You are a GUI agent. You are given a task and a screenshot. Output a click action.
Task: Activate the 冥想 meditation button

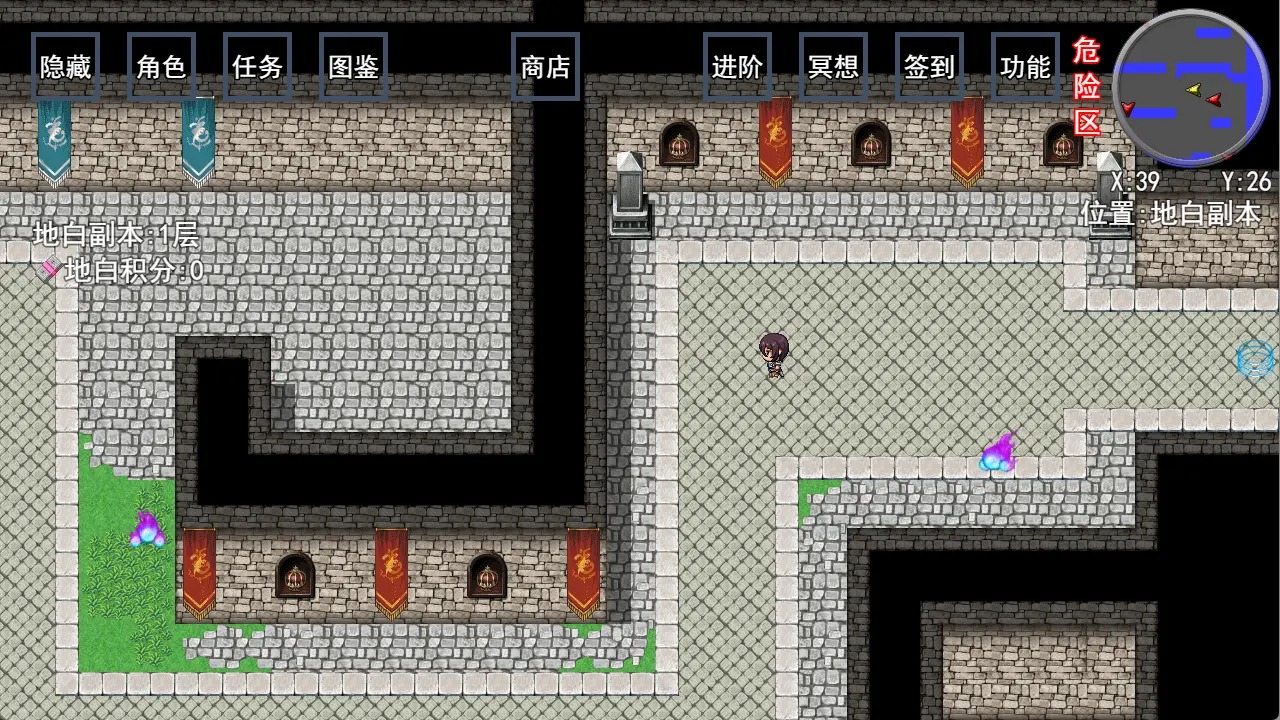tap(833, 67)
